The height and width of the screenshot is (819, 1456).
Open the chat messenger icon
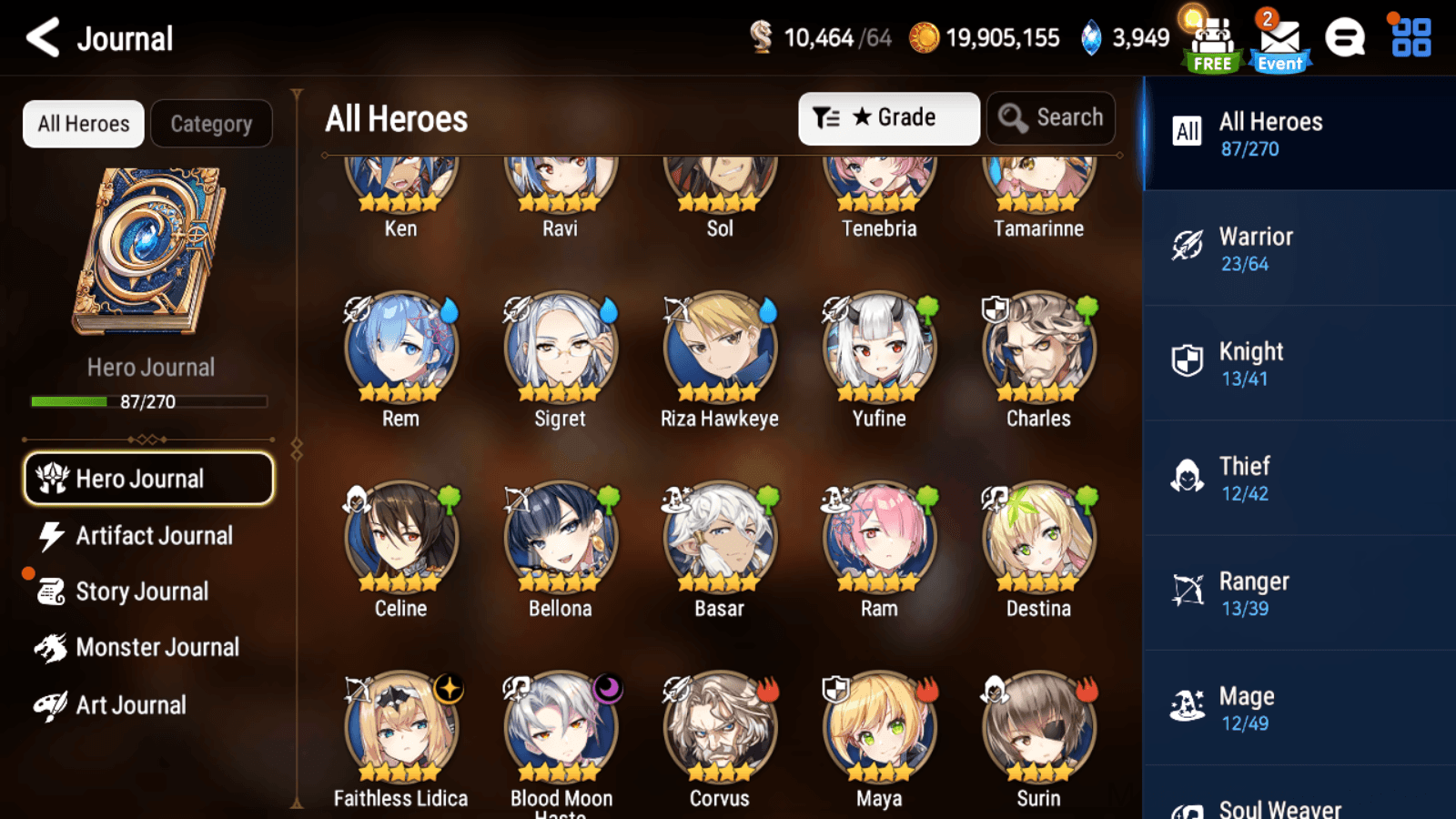(x=1345, y=38)
